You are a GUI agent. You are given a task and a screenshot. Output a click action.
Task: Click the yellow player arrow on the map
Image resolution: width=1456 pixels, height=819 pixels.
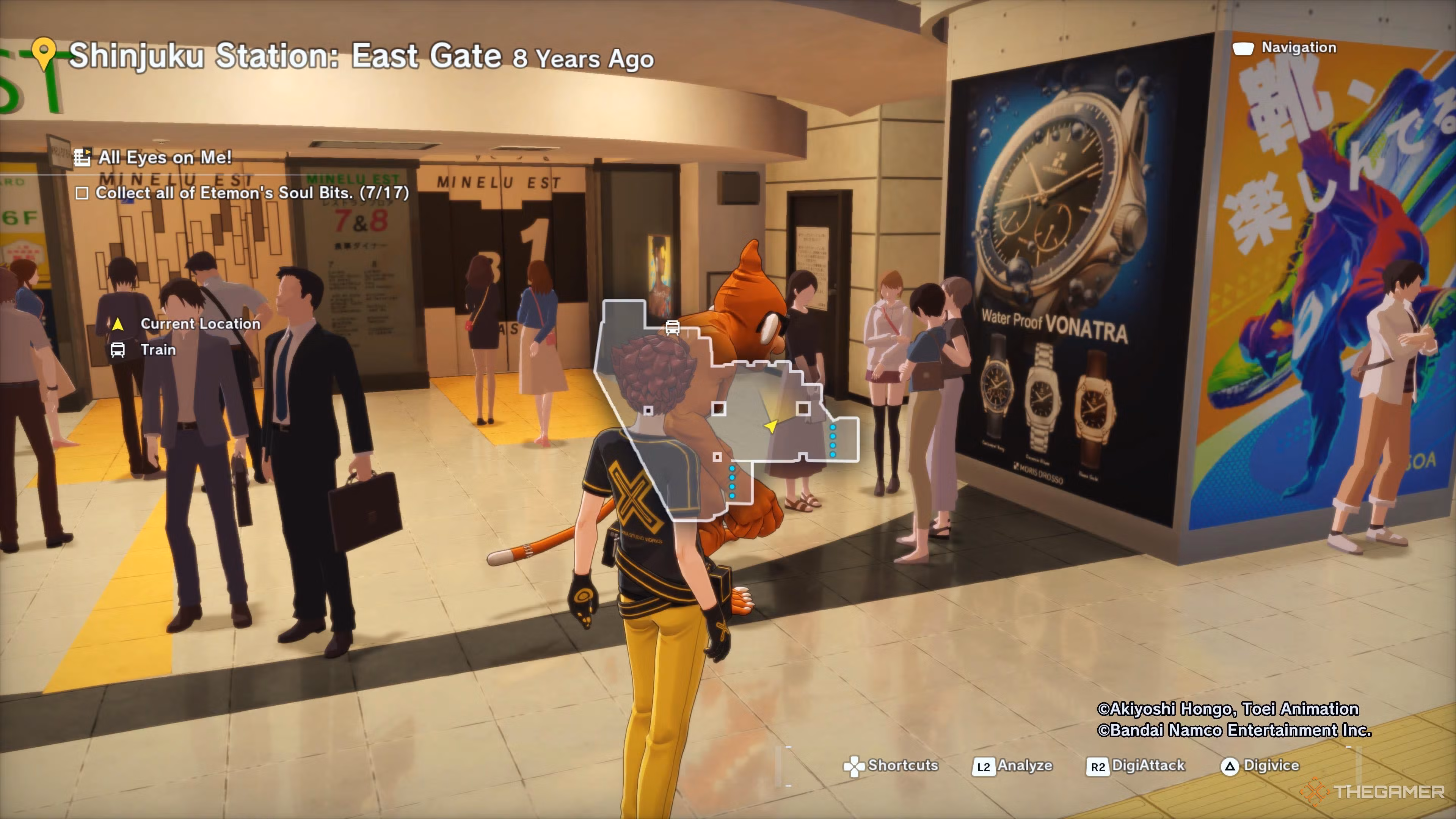(x=771, y=425)
